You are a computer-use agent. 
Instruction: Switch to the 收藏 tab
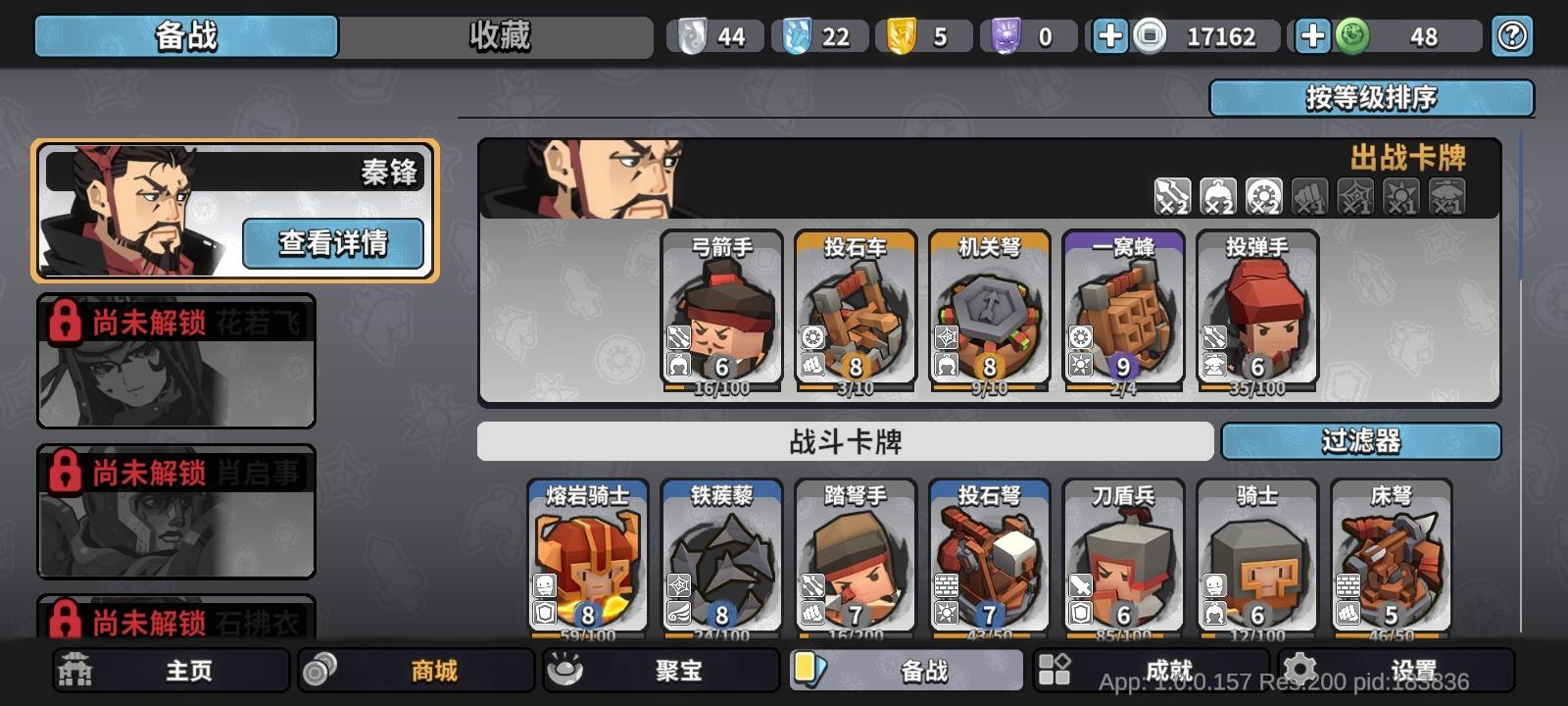500,35
